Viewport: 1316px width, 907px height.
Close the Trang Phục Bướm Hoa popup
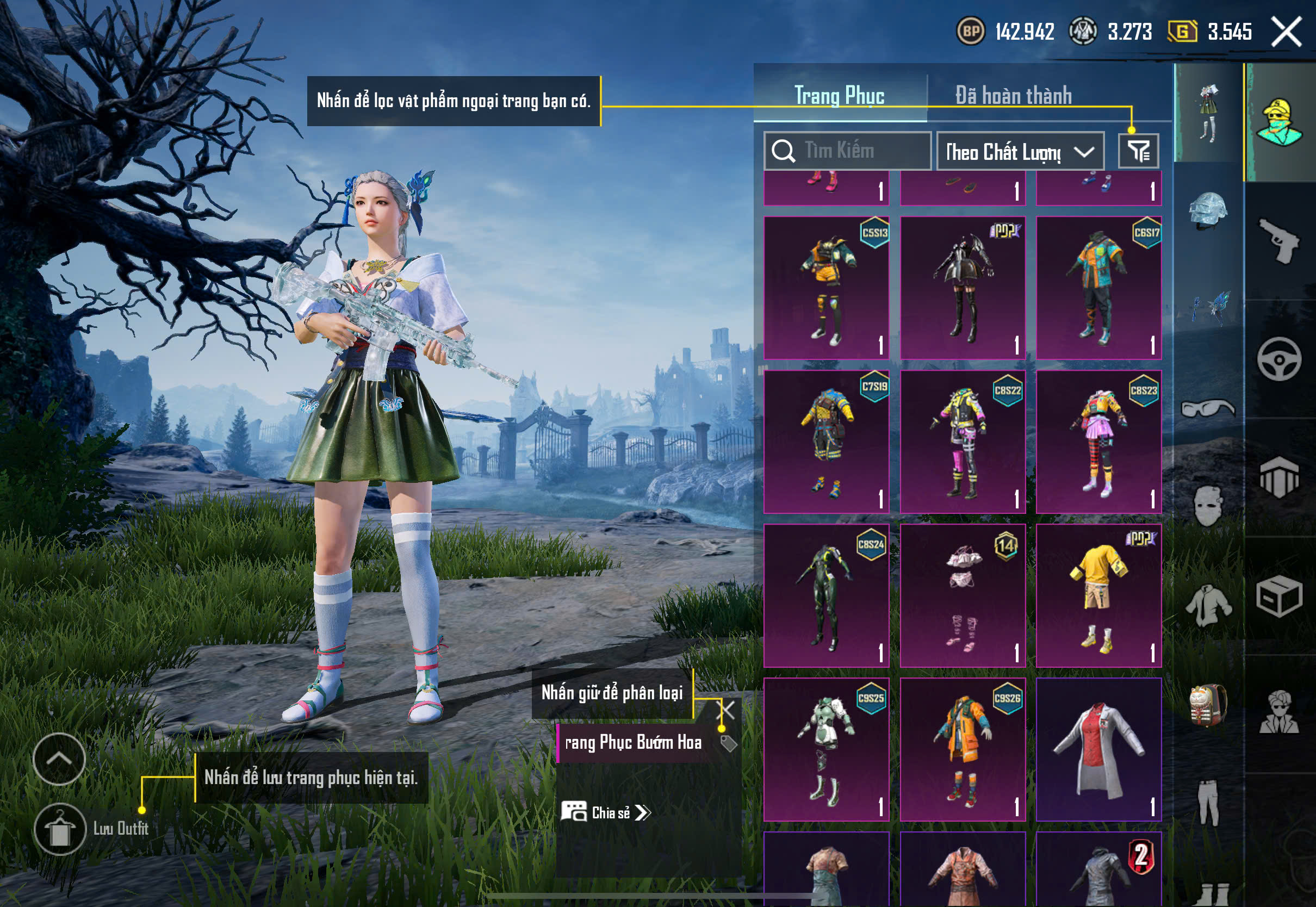click(727, 710)
